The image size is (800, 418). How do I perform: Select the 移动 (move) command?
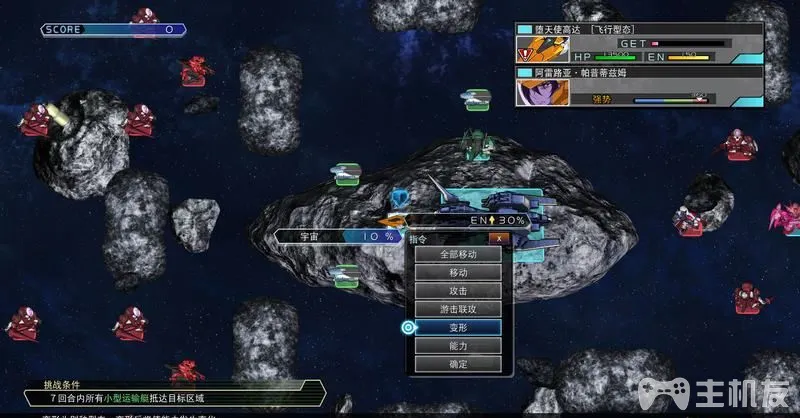coord(458,272)
